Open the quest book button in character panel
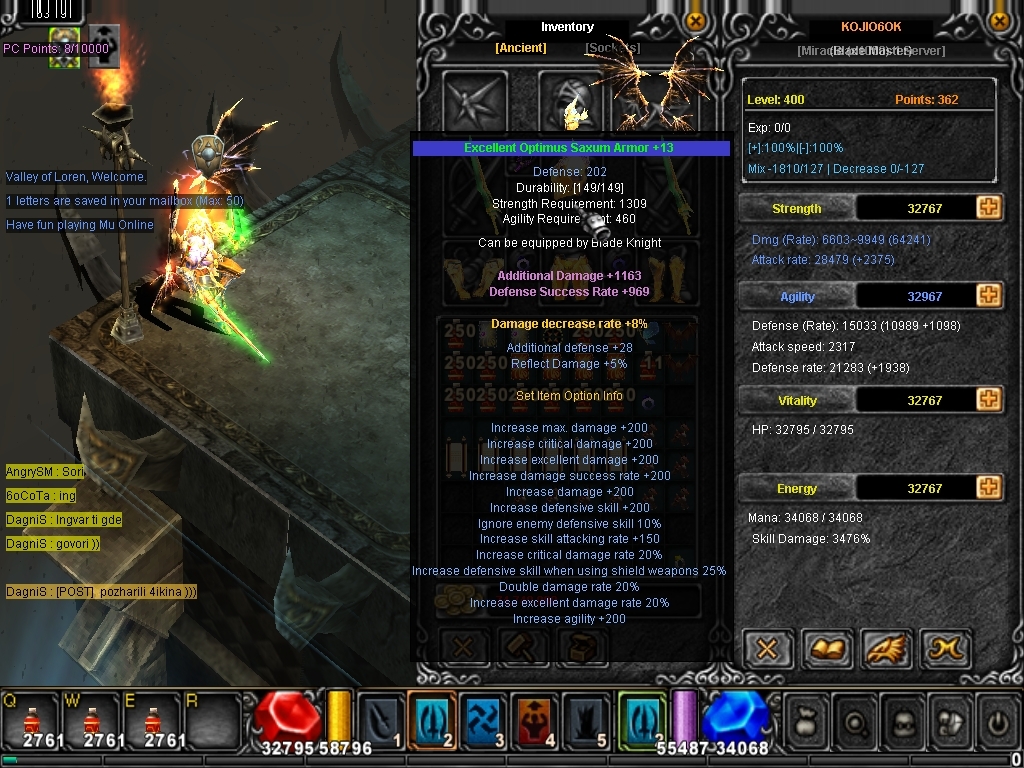This screenshot has width=1024, height=768. click(x=826, y=649)
